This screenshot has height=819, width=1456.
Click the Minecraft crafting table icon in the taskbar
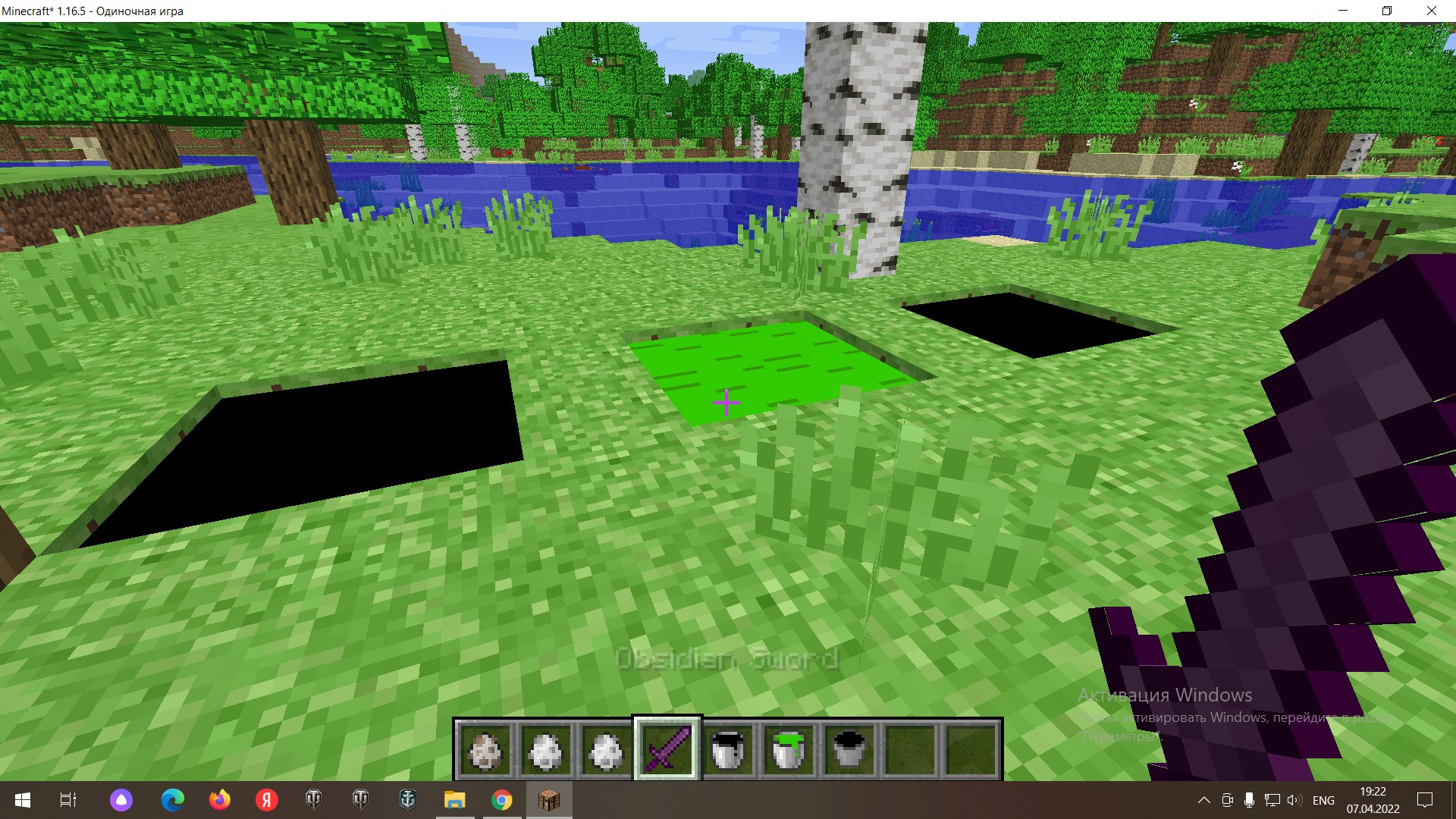pos(549,799)
